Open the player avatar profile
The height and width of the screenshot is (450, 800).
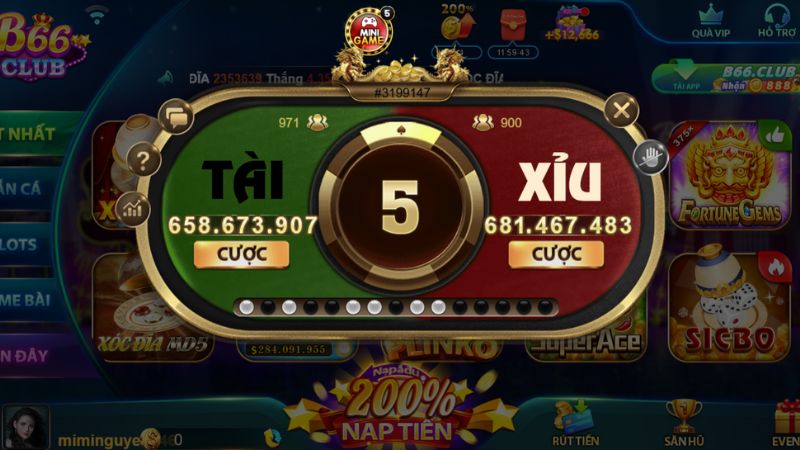click(x=26, y=427)
